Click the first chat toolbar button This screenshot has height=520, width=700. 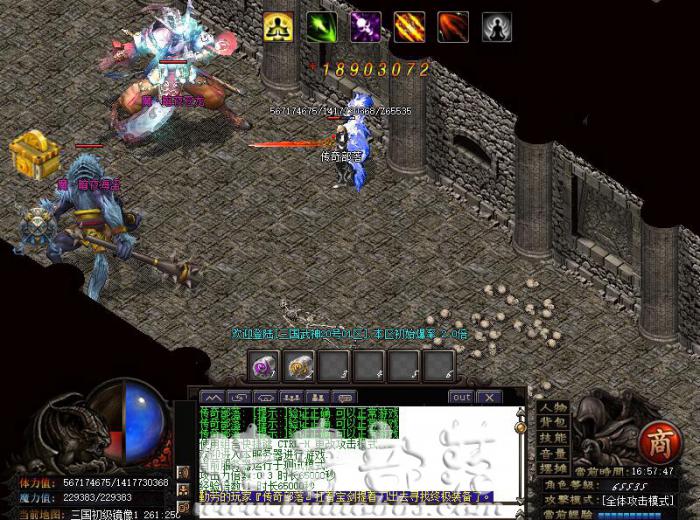tap(212, 397)
